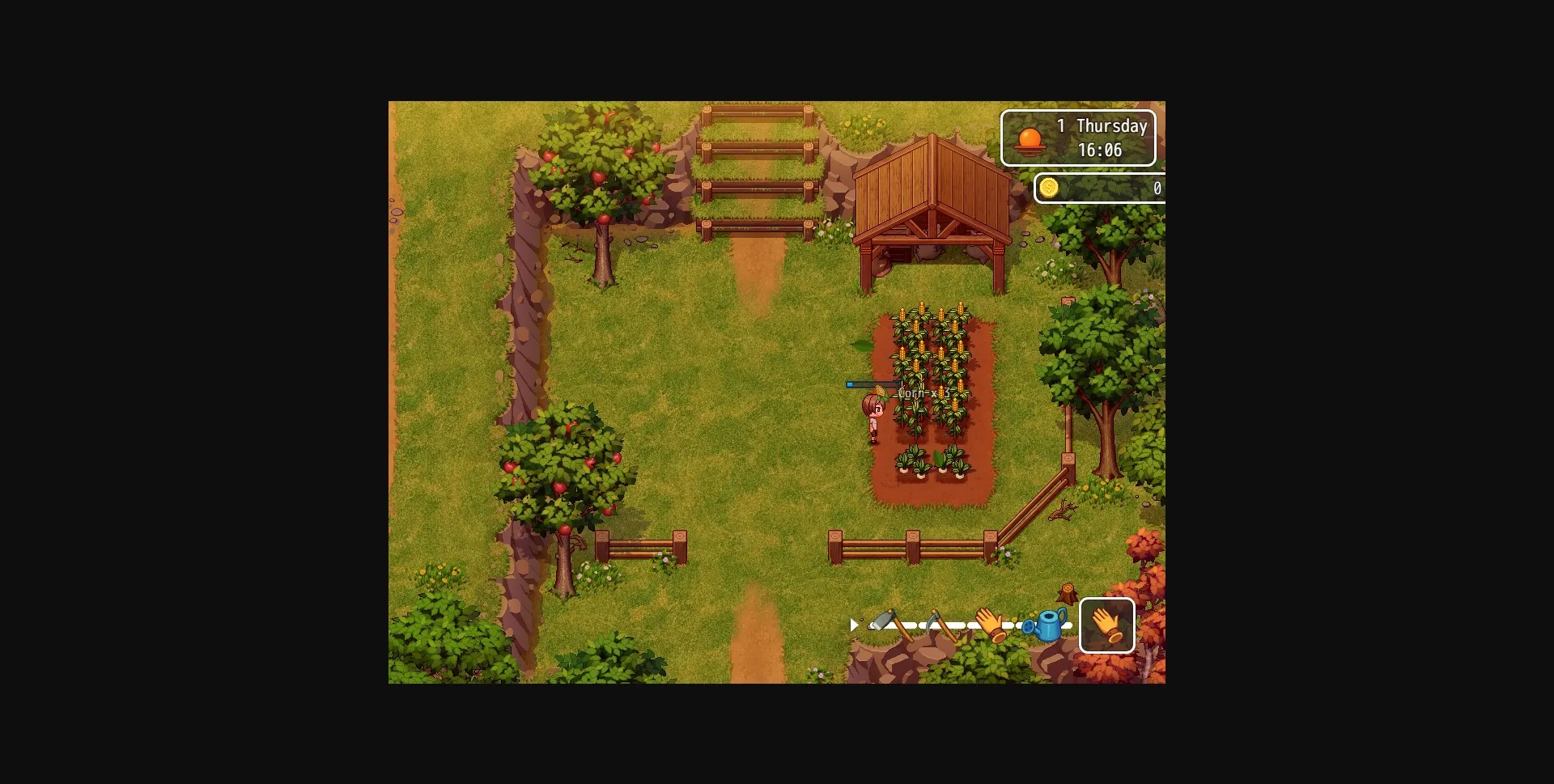Click the 0 coins balance counter
The height and width of the screenshot is (784, 1554).
point(1157,188)
